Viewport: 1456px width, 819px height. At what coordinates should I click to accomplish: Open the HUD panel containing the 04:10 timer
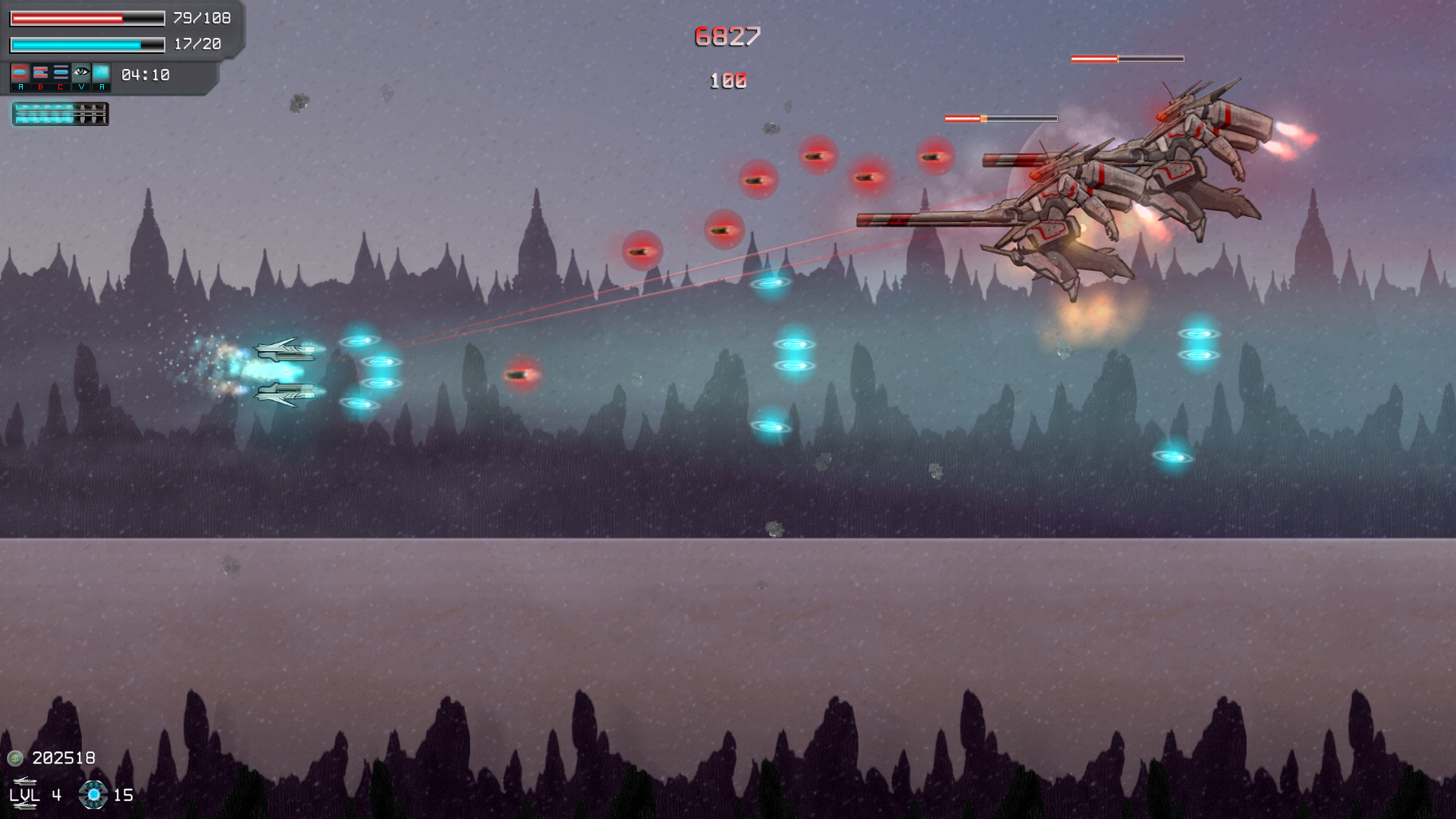coord(144,74)
